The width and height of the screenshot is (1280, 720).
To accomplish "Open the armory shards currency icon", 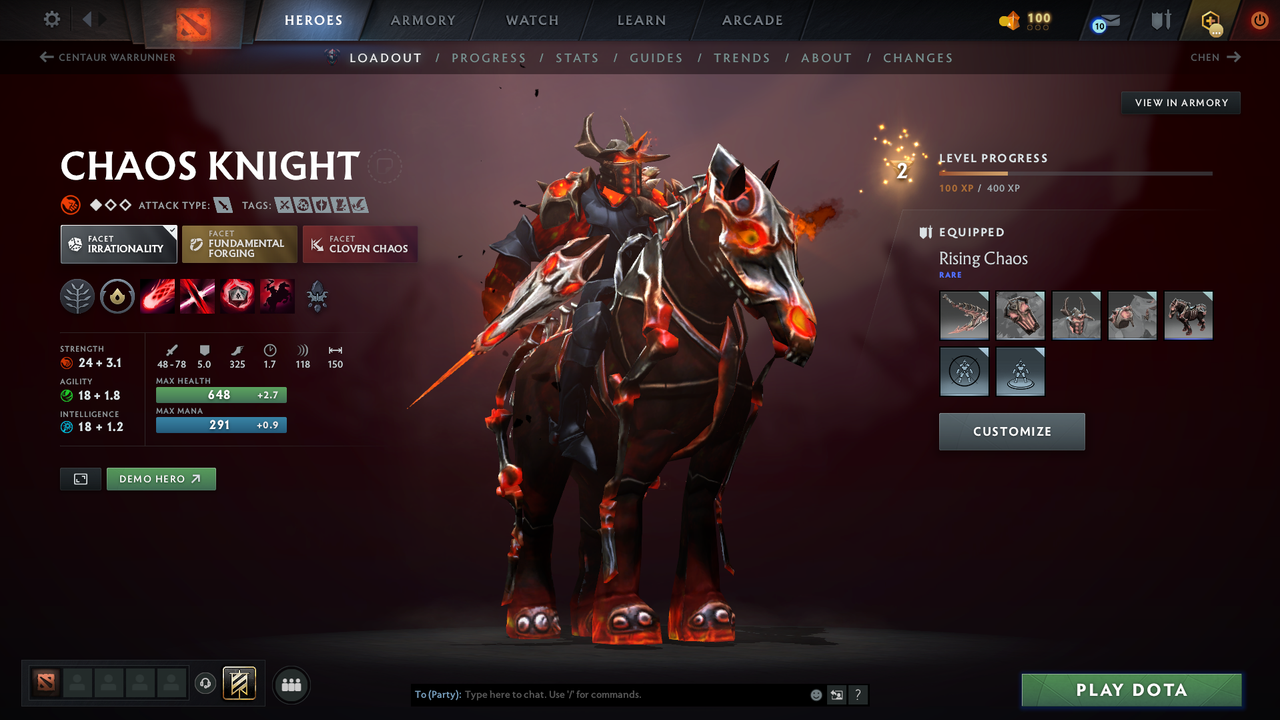I will (1012, 20).
